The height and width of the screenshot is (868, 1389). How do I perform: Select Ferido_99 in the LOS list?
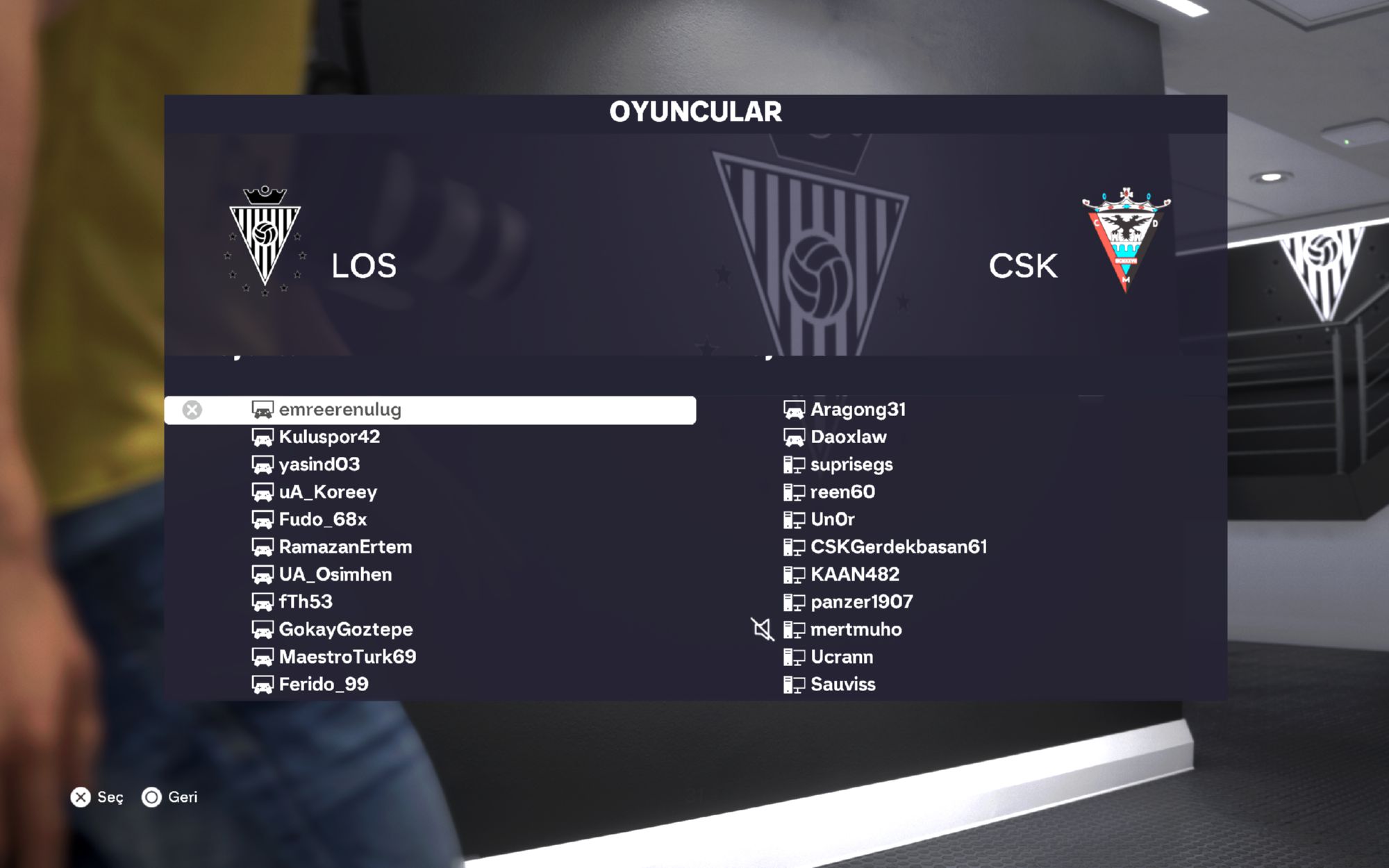(x=324, y=684)
